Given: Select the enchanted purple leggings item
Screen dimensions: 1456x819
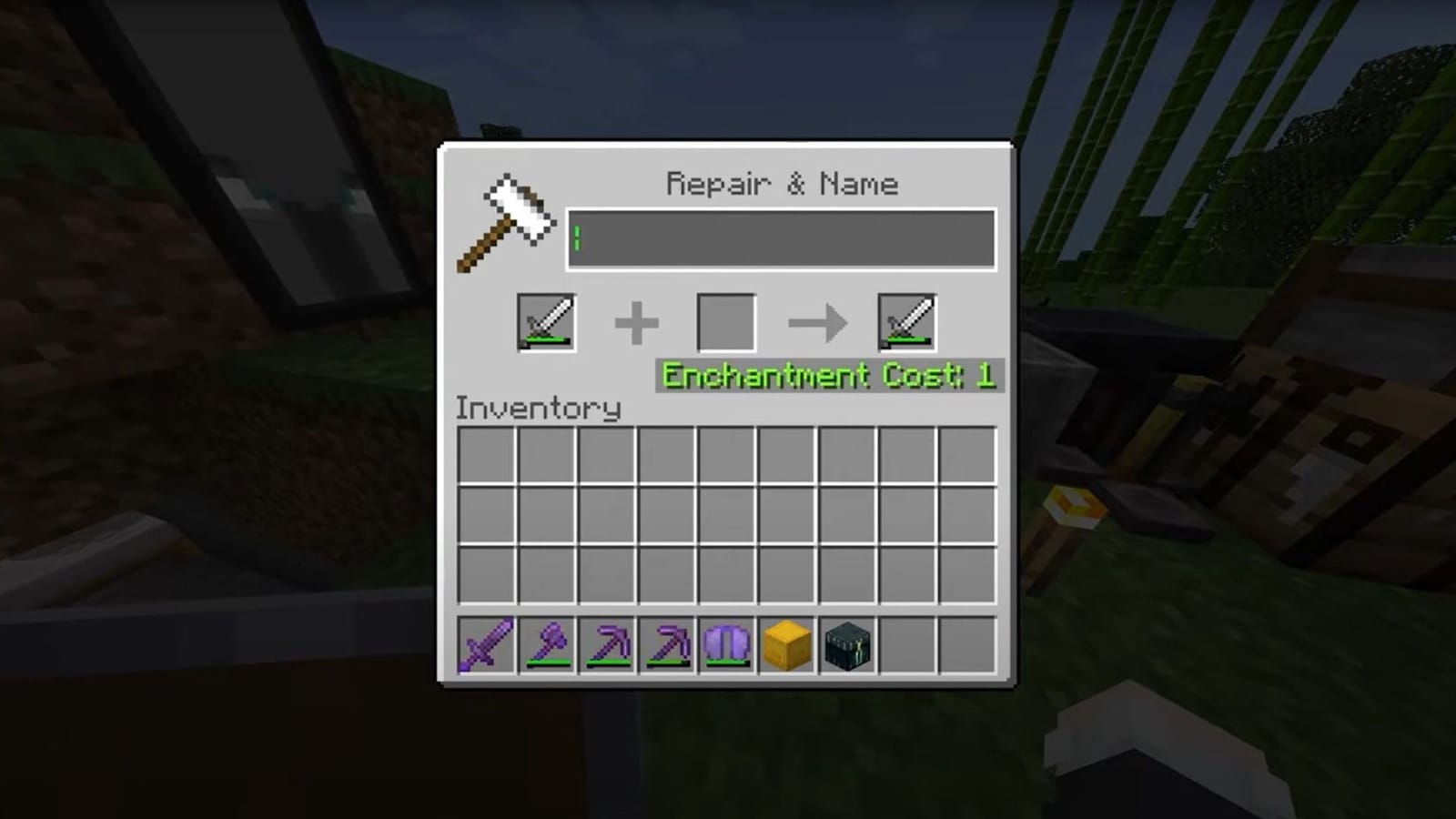Looking at the screenshot, I should click(x=725, y=646).
